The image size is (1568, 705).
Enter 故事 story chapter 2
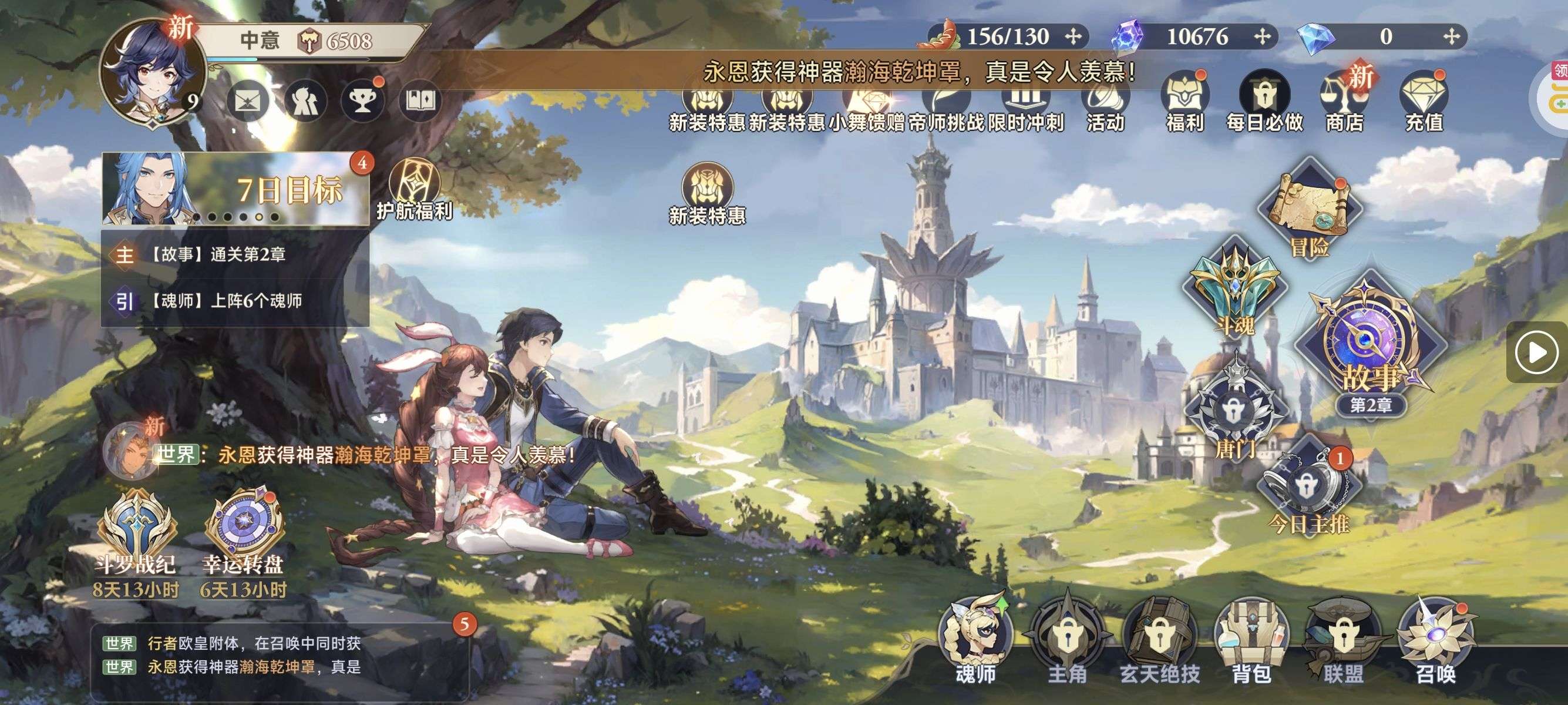click(x=1368, y=346)
